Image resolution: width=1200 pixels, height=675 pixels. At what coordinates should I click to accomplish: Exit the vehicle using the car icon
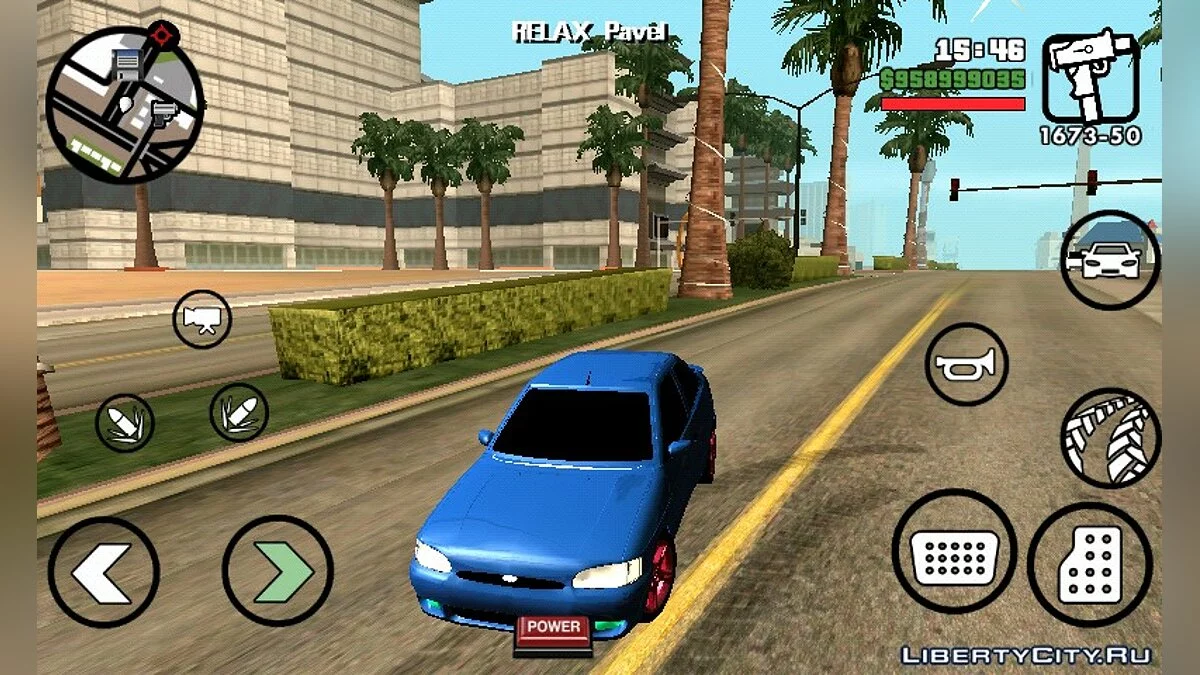1110,260
